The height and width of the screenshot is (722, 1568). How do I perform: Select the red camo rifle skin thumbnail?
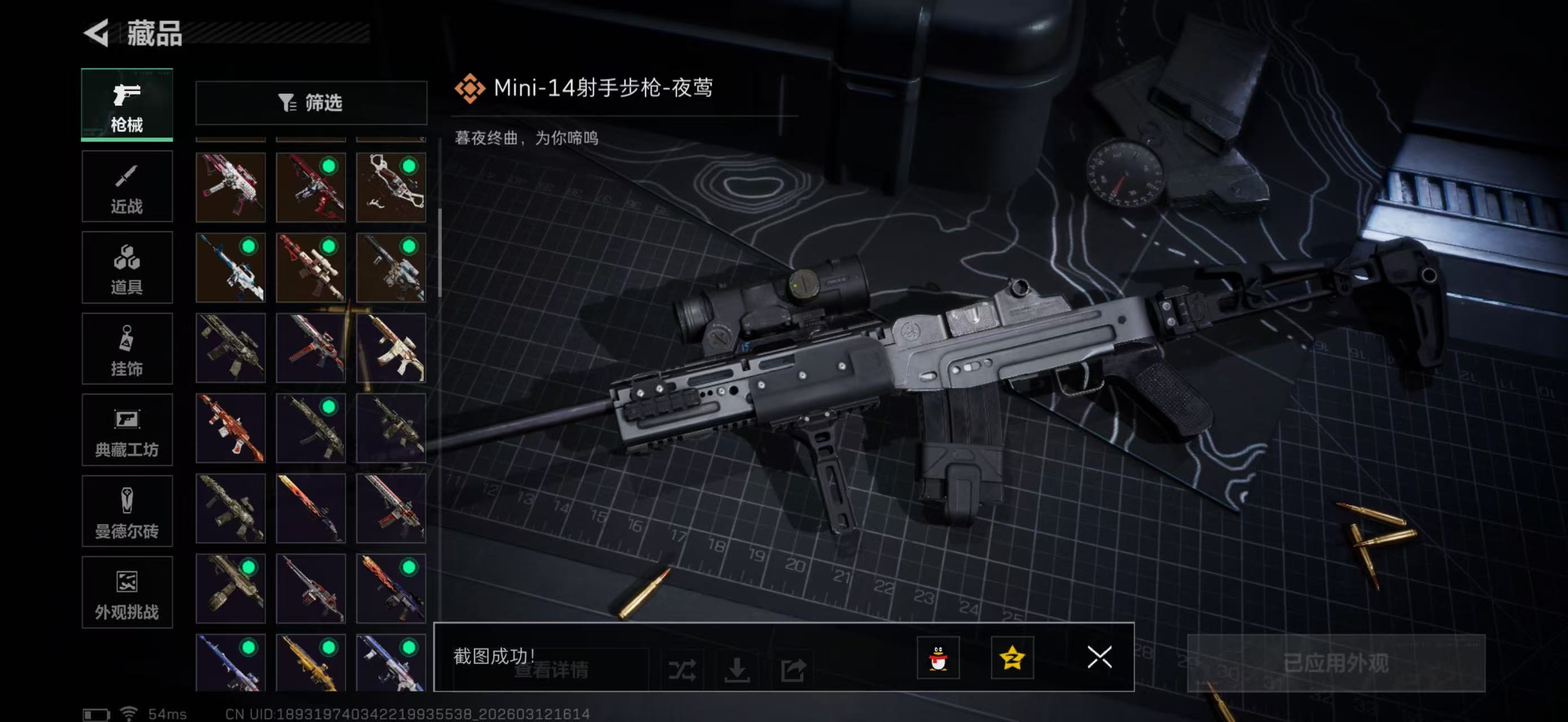[x=230, y=430]
